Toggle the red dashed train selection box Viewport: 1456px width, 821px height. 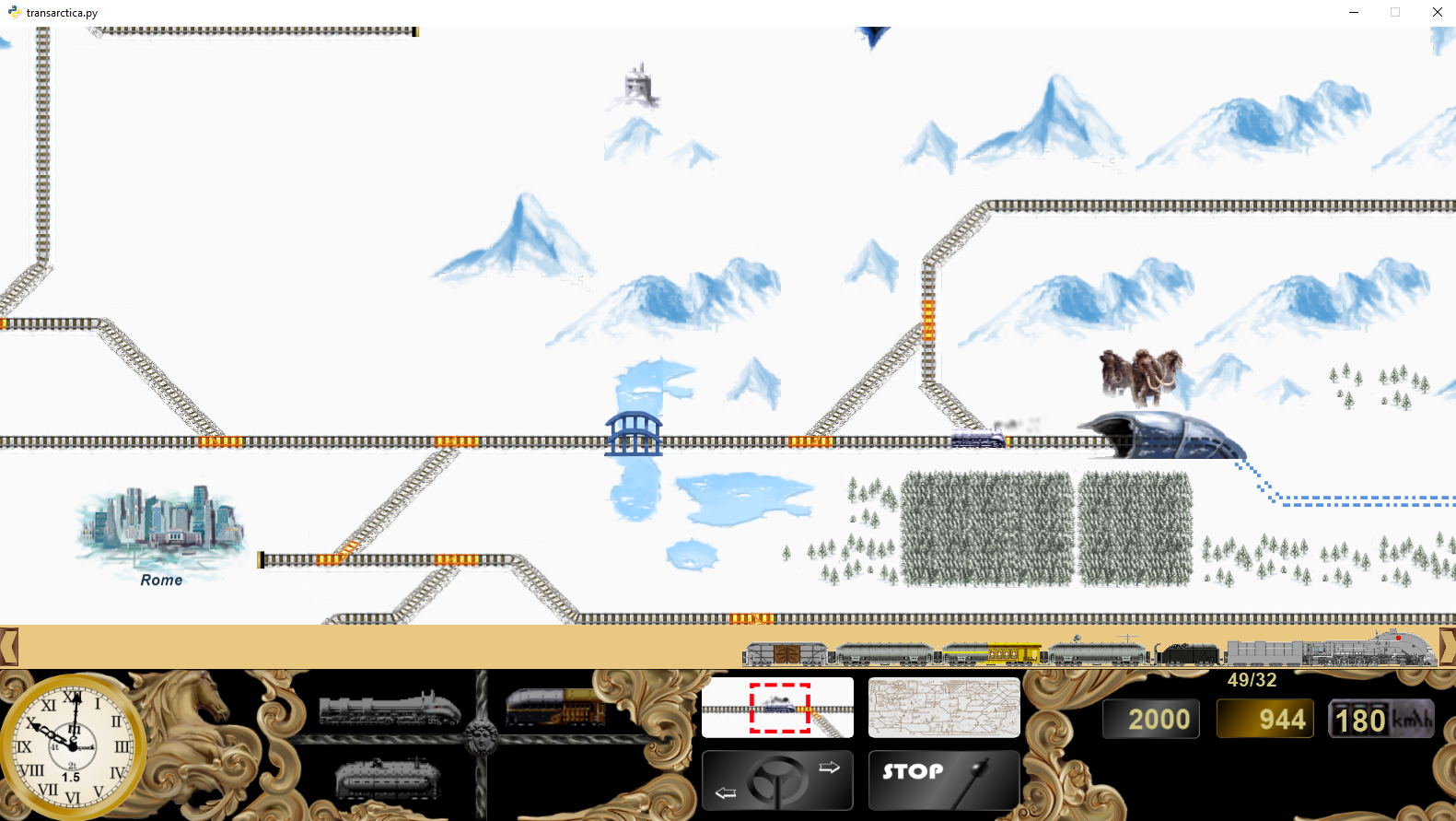point(777,710)
